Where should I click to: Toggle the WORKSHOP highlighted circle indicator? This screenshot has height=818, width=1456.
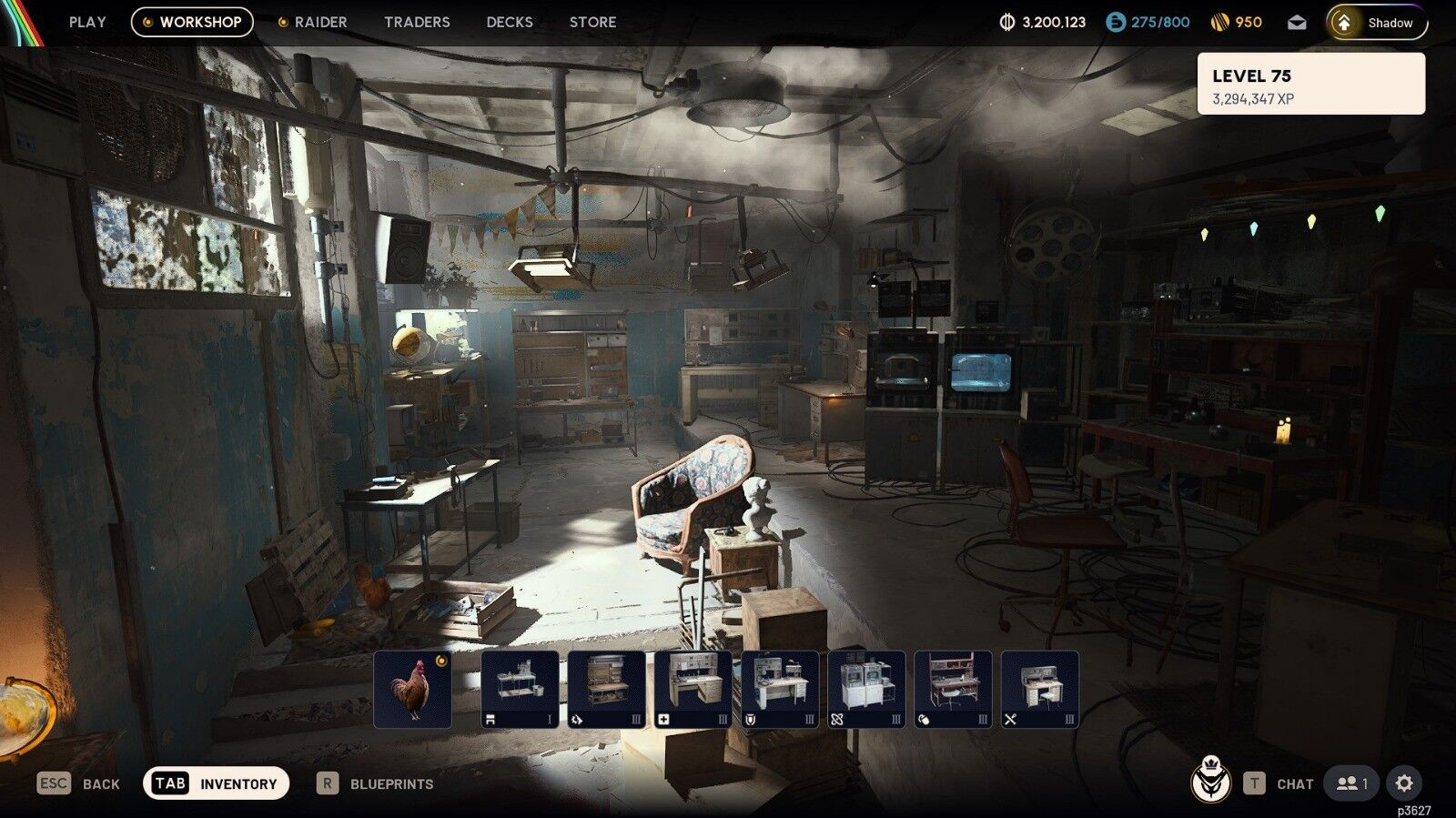(147, 22)
